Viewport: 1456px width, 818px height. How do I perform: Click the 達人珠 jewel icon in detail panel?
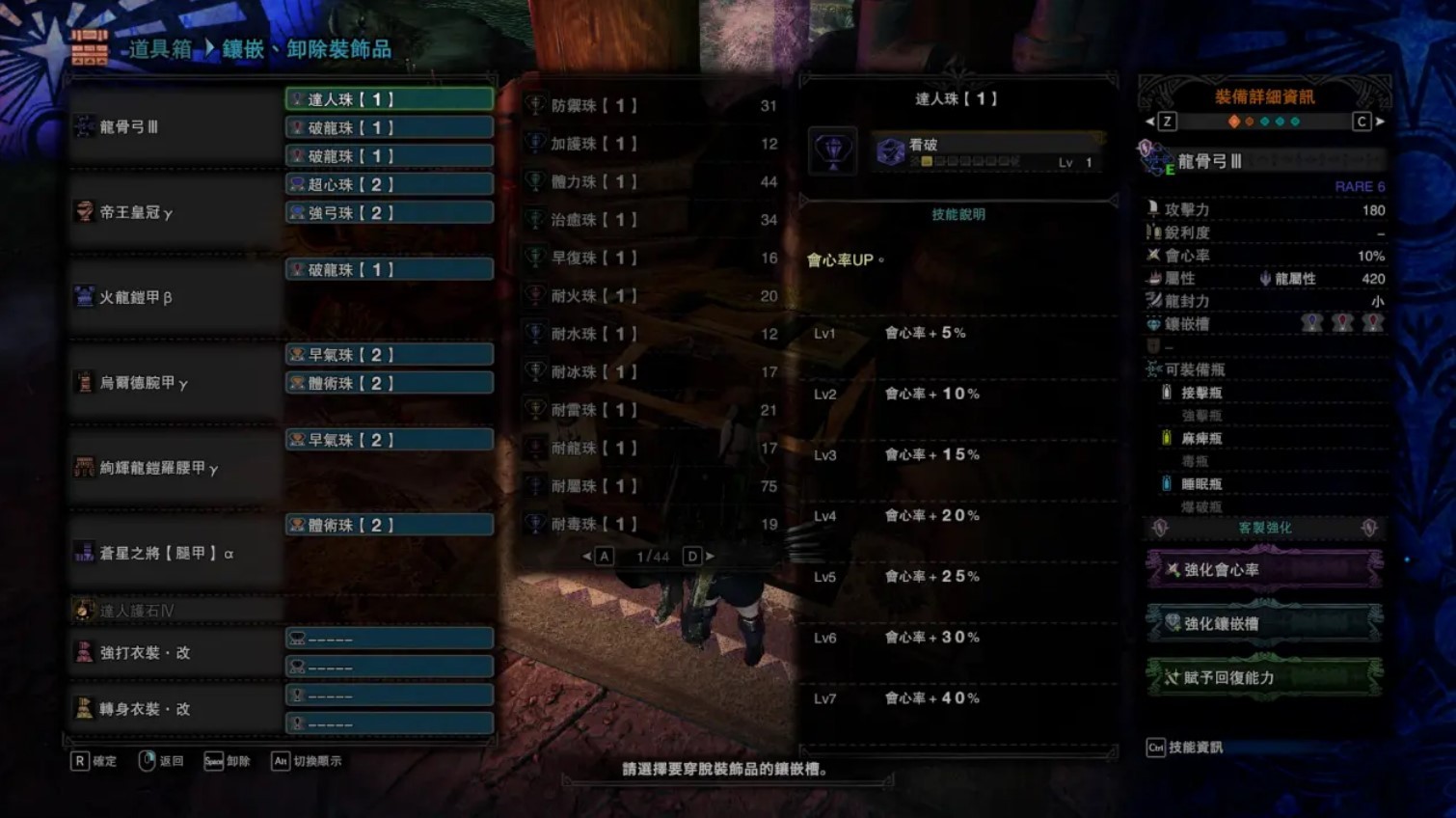832,150
